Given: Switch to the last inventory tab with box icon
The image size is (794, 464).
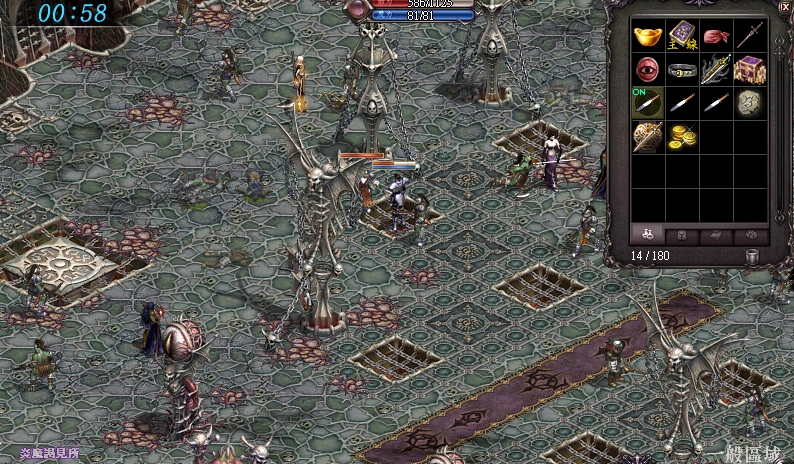Looking at the screenshot, I should [750, 236].
